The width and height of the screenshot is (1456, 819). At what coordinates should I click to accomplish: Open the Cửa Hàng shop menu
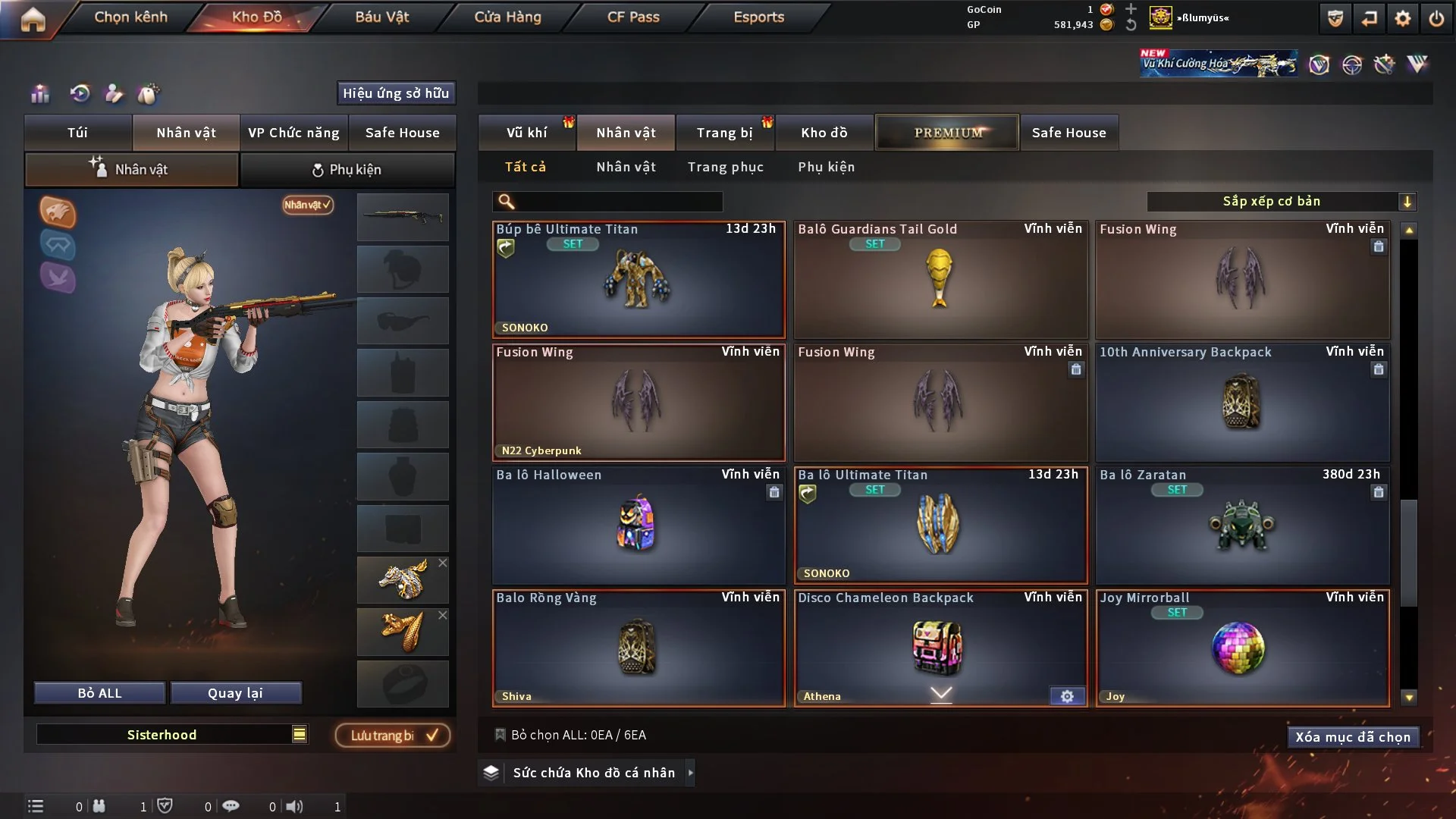507,17
